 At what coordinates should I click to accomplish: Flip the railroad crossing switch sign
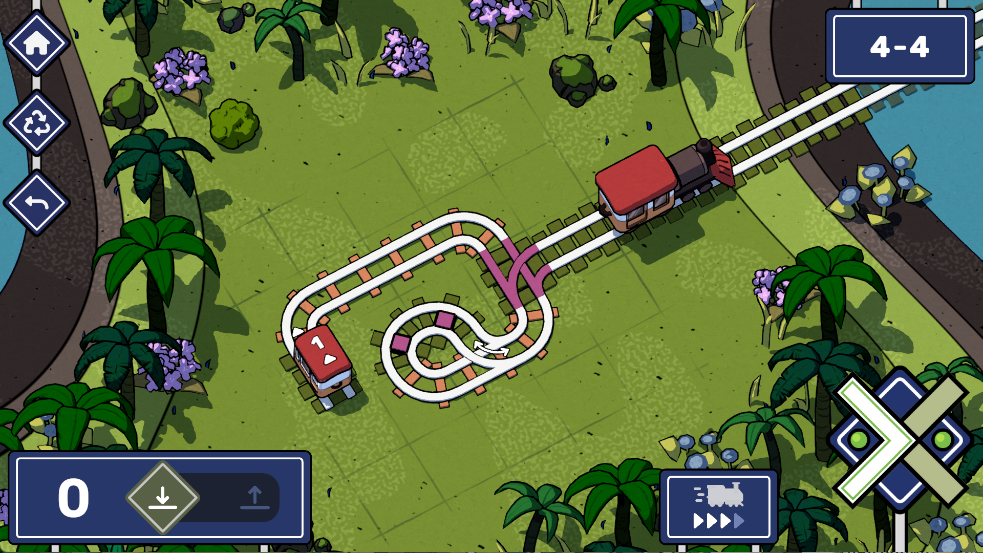click(901, 439)
